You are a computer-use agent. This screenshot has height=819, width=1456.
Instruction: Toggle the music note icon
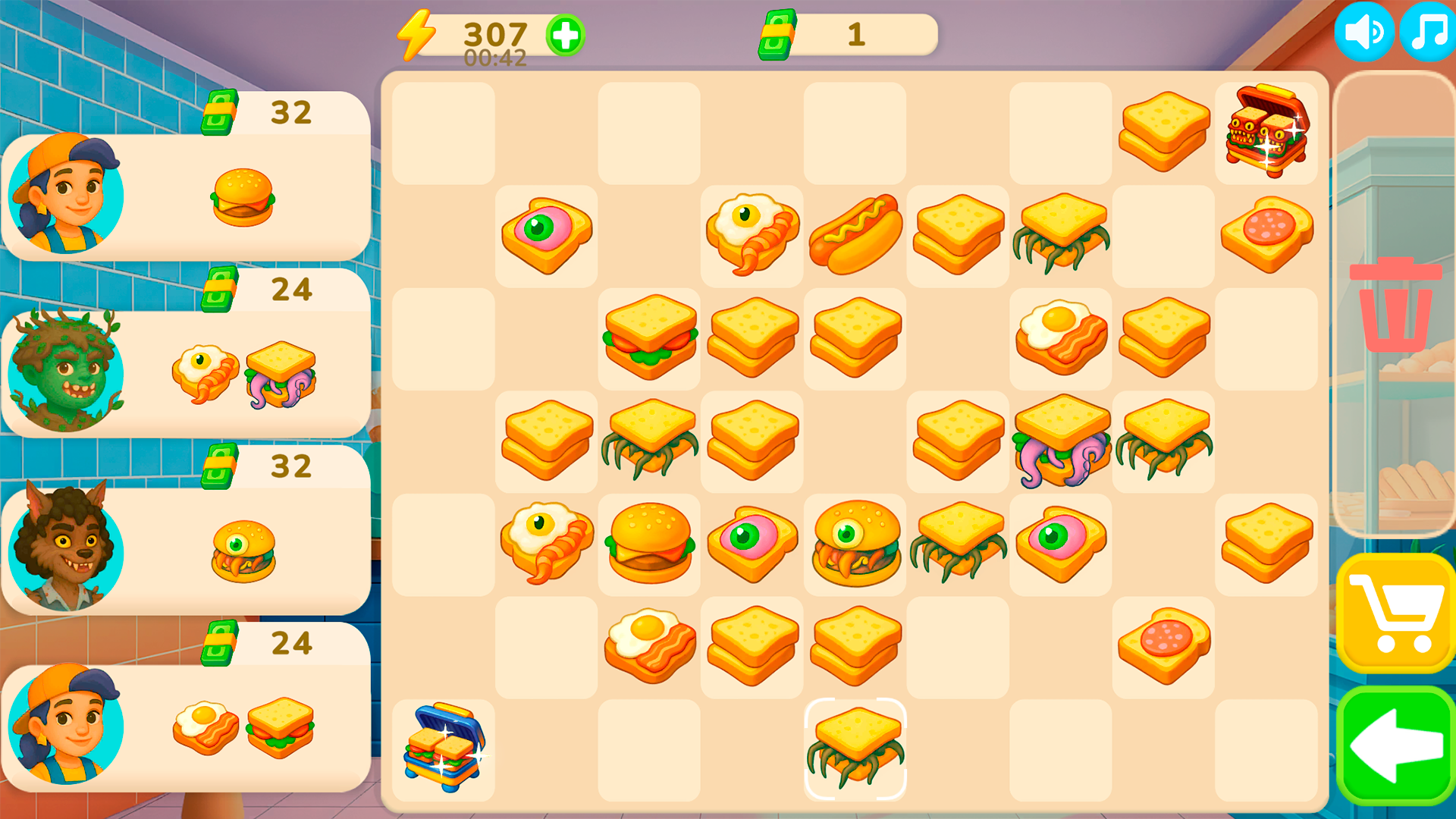tap(1426, 32)
